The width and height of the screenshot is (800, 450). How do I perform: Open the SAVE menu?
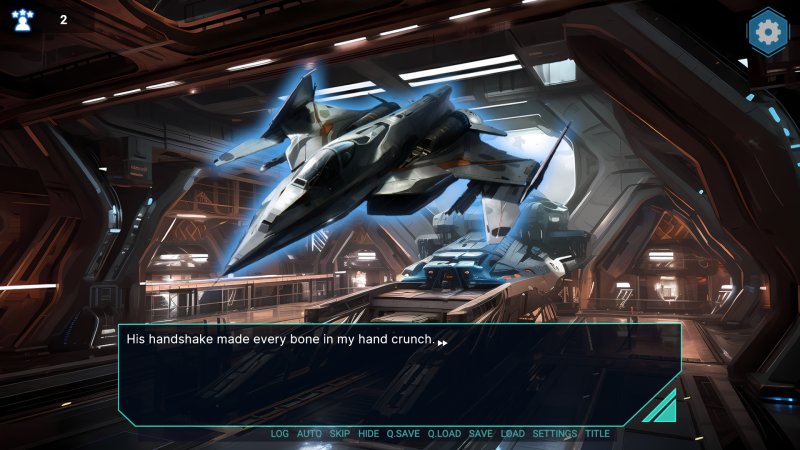point(480,434)
